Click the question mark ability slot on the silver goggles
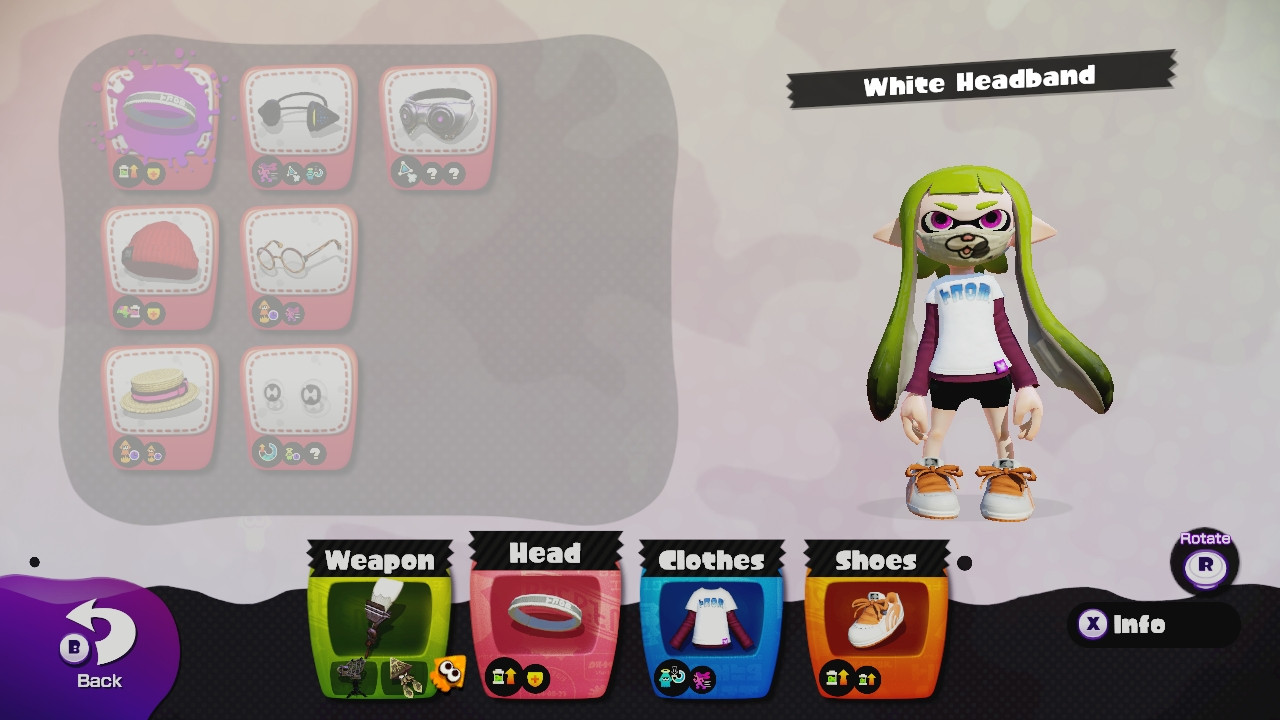 coord(435,173)
